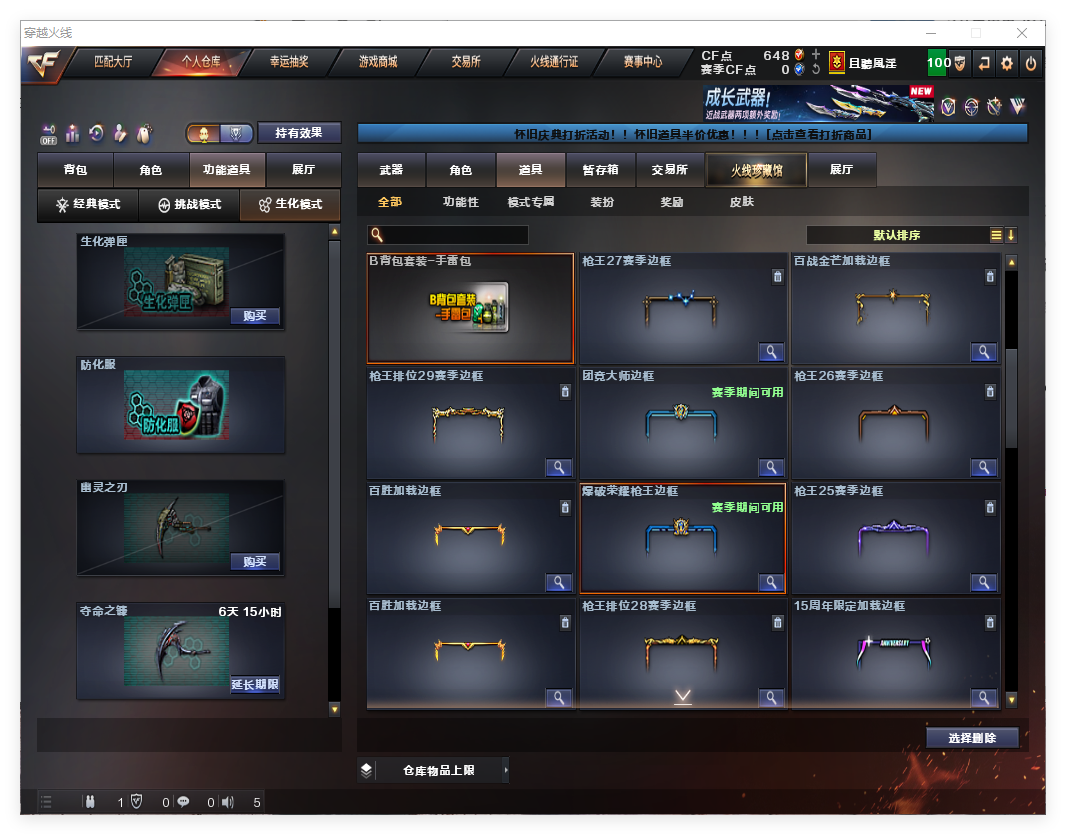Select the 暂存箱 temporary storage tab
The image size is (1066, 835).
point(601,171)
